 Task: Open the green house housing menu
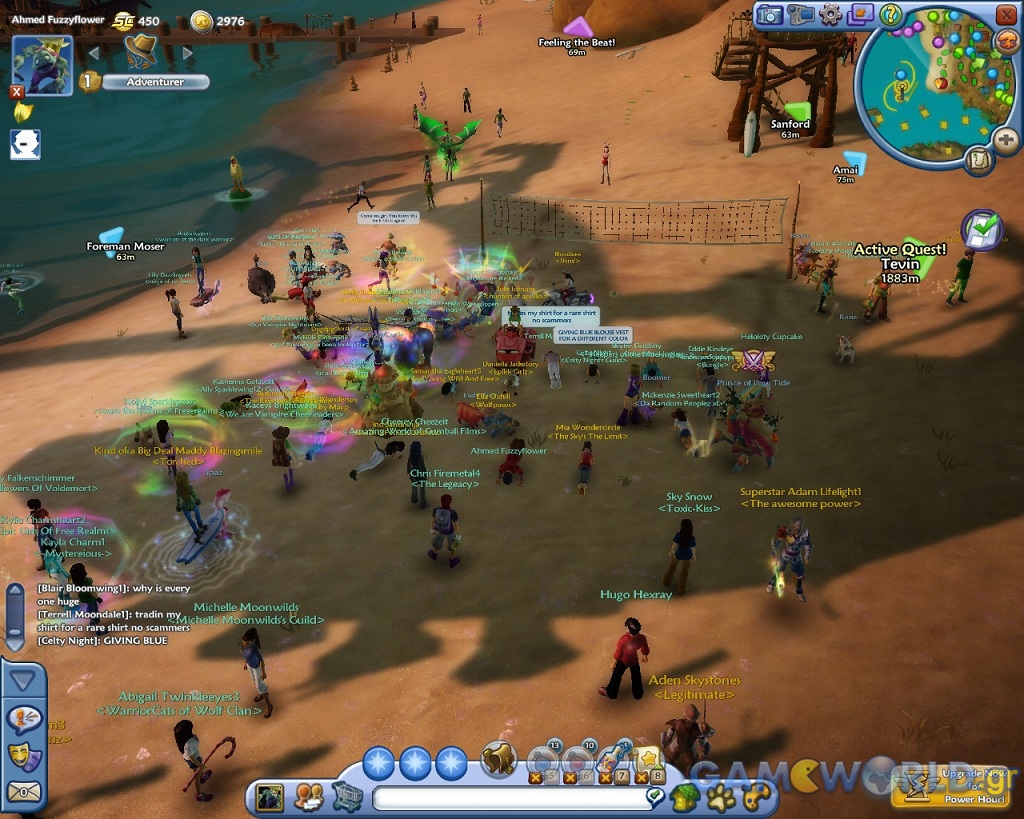pyautogui.click(x=686, y=797)
